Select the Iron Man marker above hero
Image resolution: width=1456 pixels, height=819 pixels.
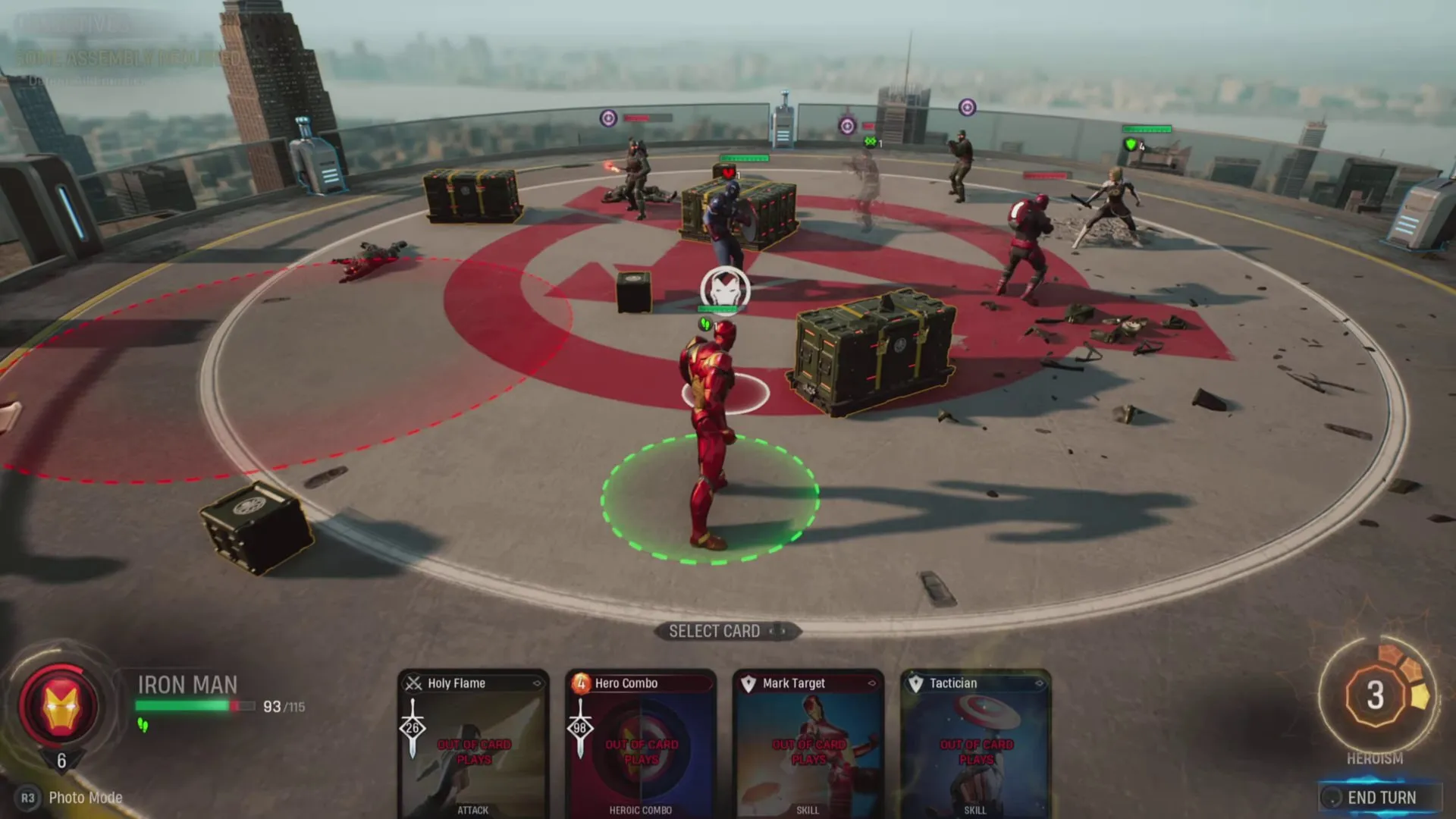point(725,288)
